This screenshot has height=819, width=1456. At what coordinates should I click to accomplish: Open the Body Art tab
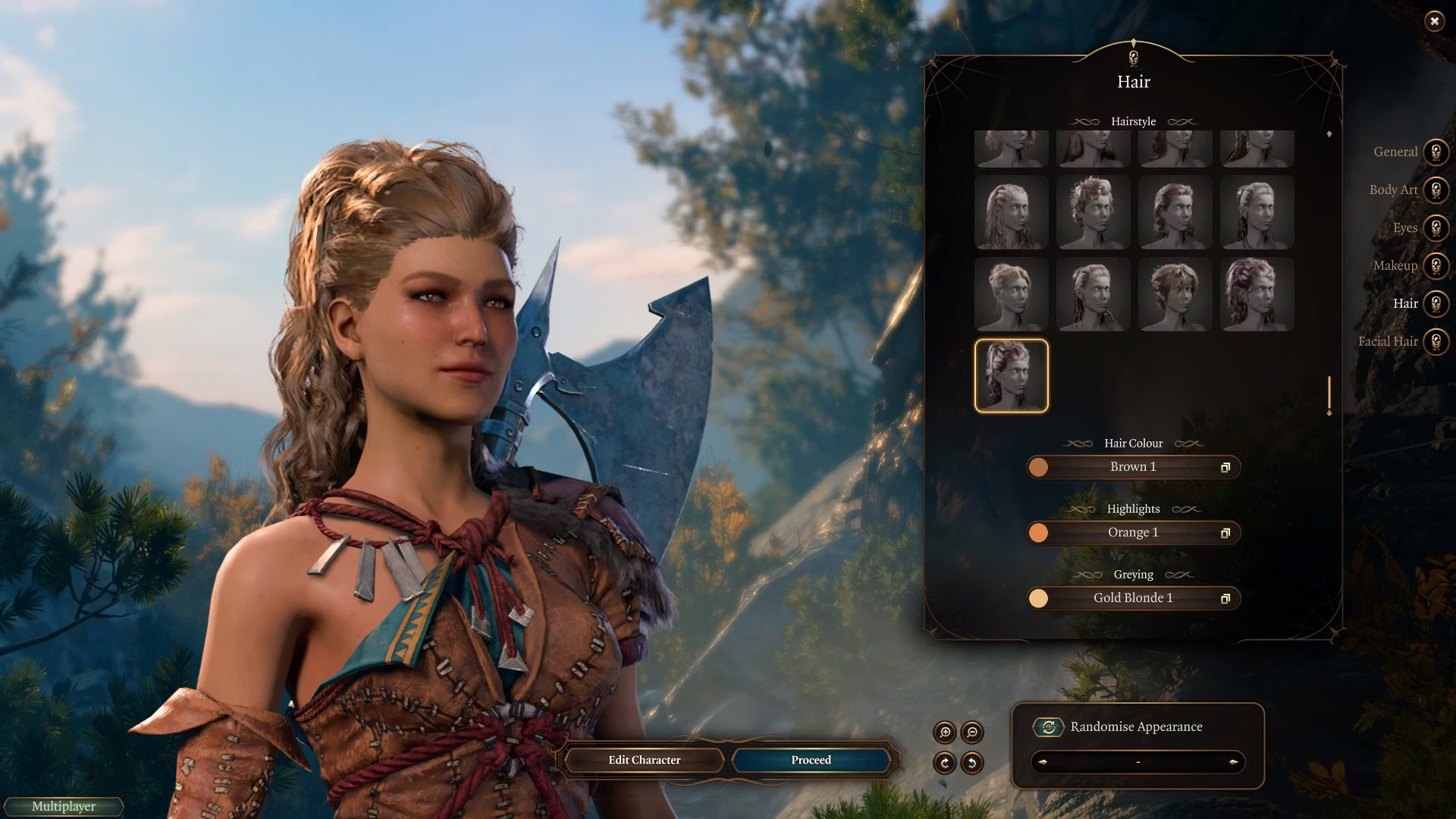click(1435, 190)
